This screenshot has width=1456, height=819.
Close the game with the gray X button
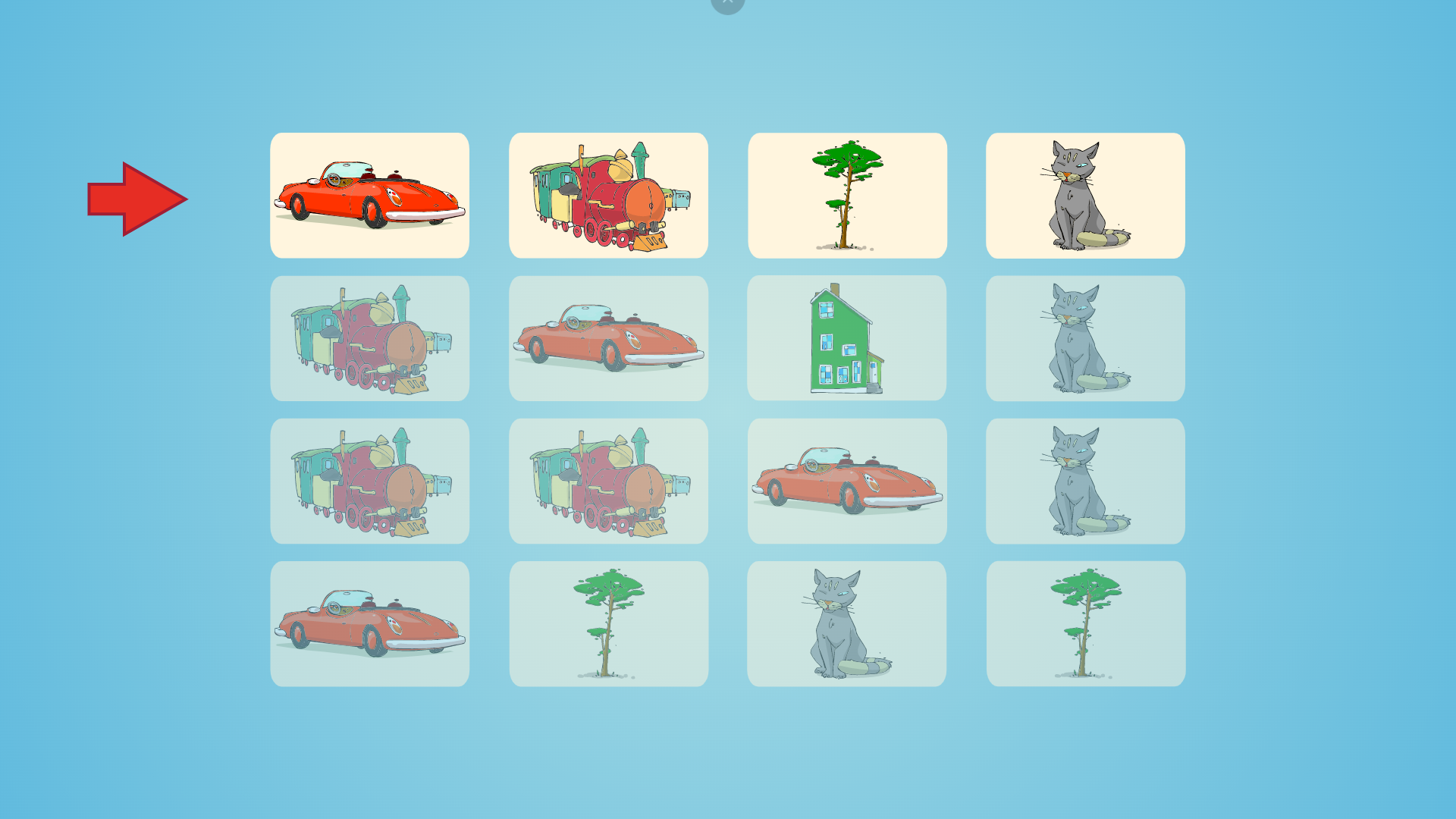click(x=727, y=3)
